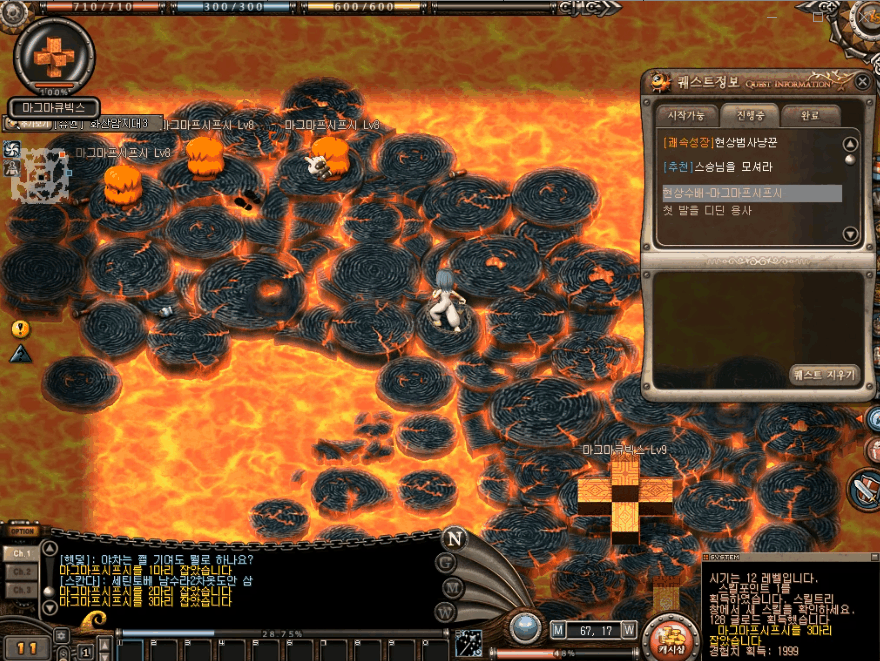Open the Option button above chat

21,531
